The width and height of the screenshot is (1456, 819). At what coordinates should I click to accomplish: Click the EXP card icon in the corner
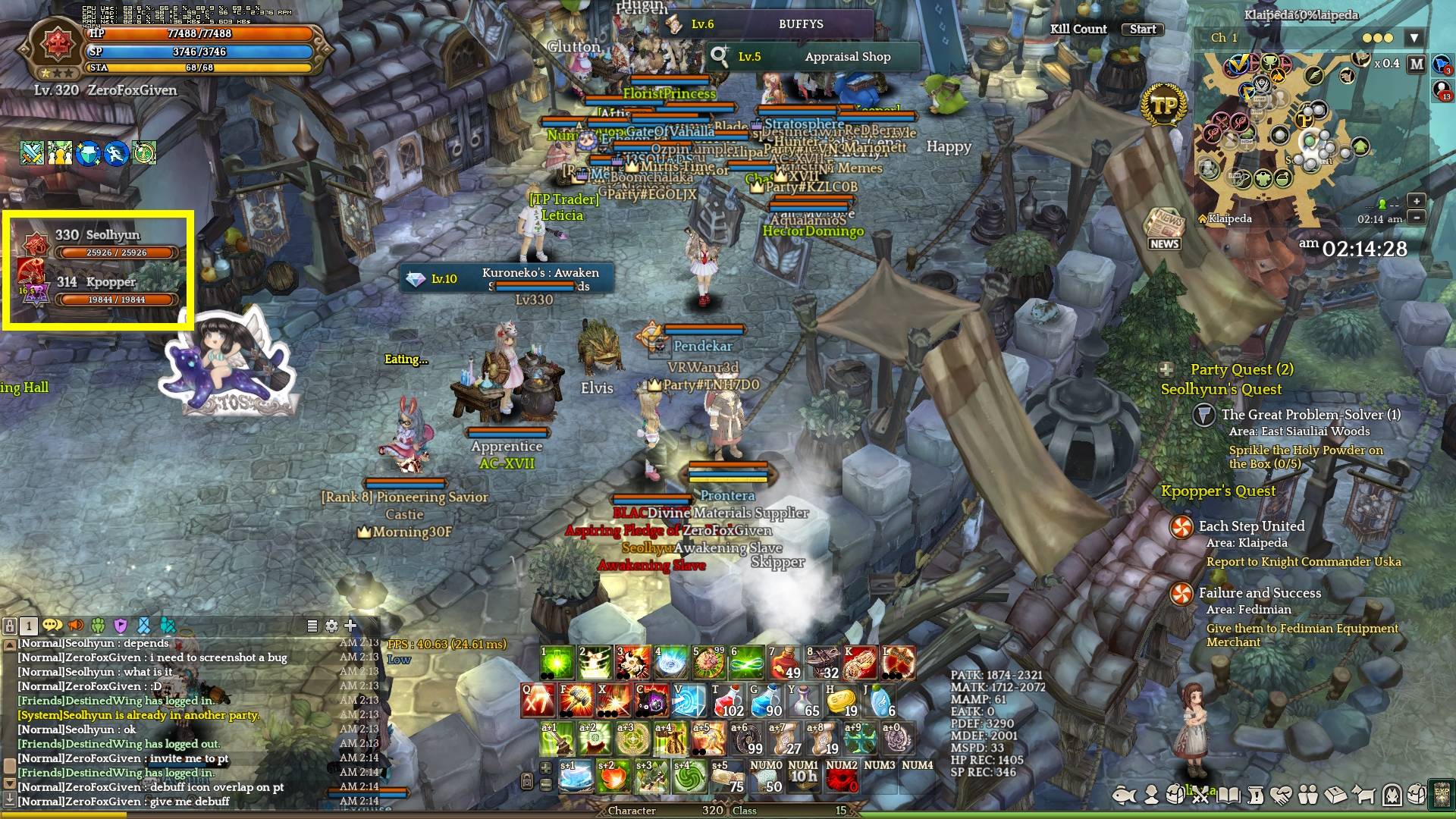click(1442, 795)
